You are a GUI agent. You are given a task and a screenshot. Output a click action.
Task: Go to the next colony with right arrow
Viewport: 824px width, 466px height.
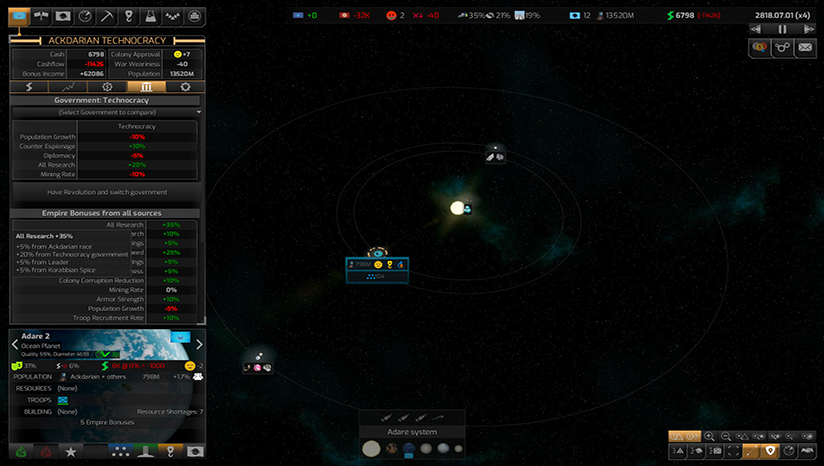pyautogui.click(x=198, y=344)
